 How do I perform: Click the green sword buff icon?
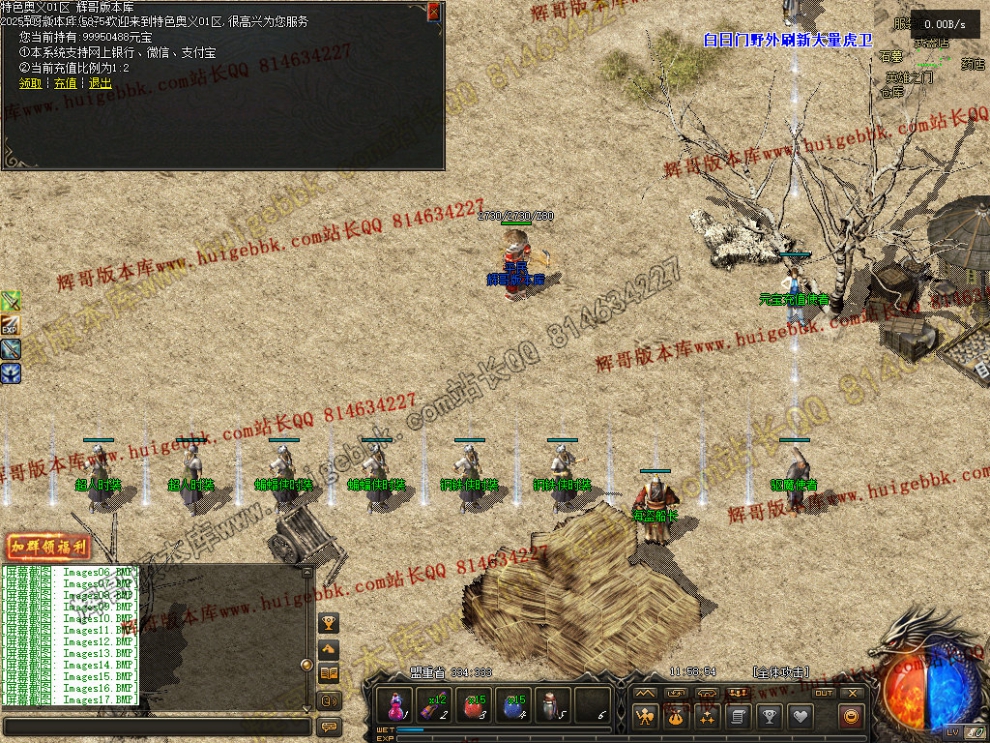pyautogui.click(x=11, y=300)
